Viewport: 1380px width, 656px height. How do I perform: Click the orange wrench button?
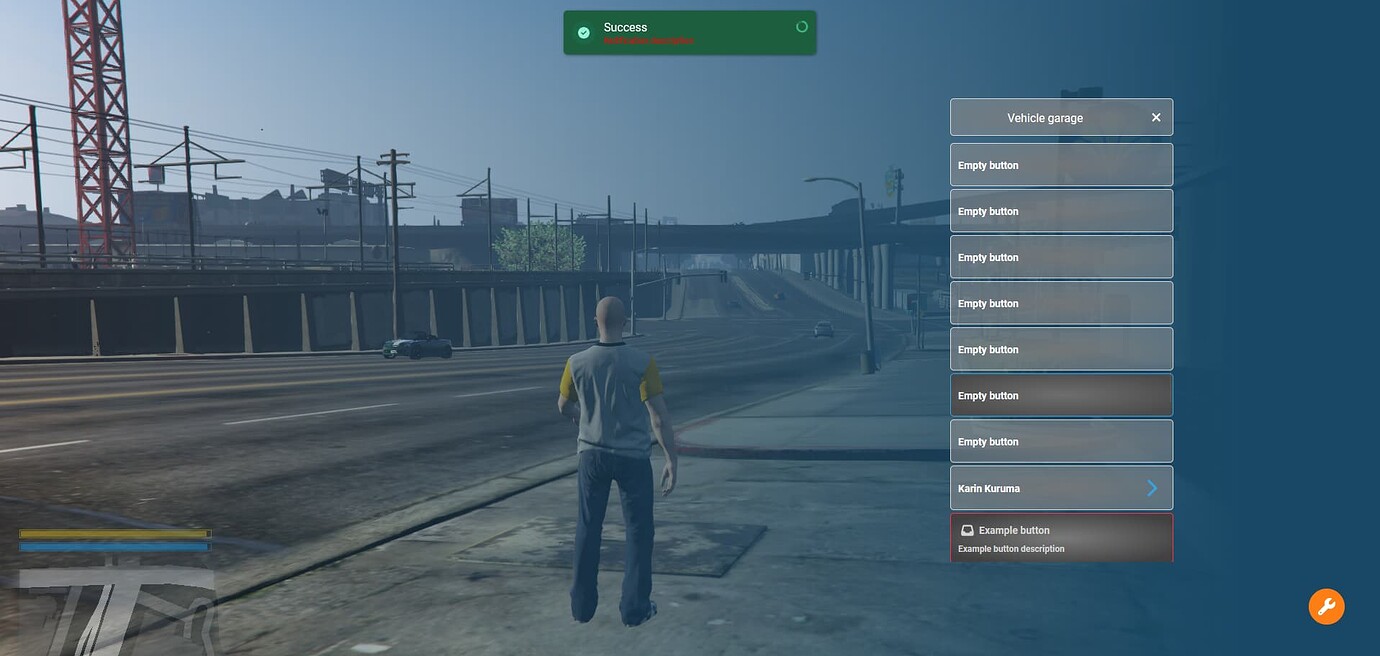tap(1326, 606)
